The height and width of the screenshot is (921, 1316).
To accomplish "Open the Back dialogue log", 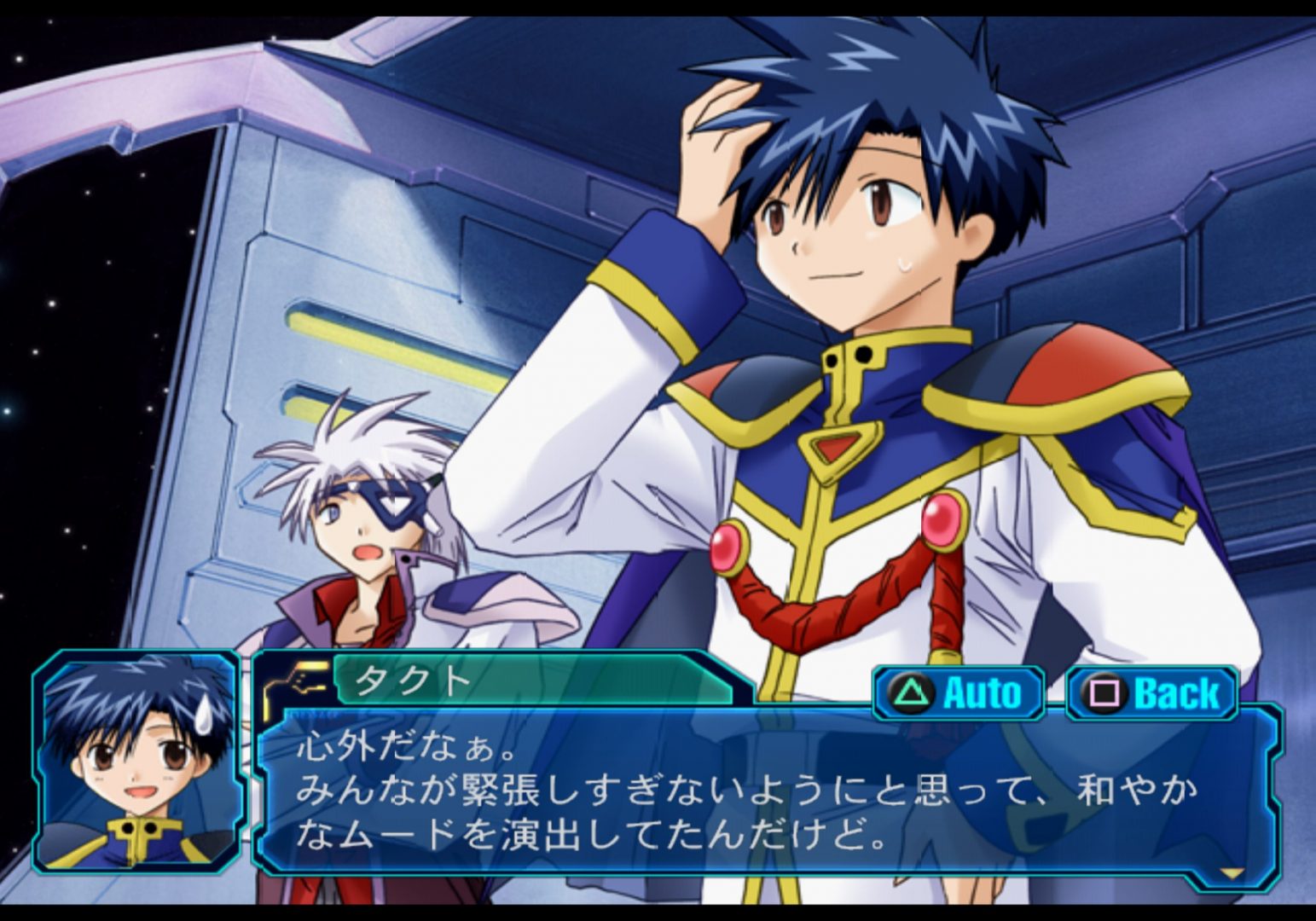I will click(1152, 692).
